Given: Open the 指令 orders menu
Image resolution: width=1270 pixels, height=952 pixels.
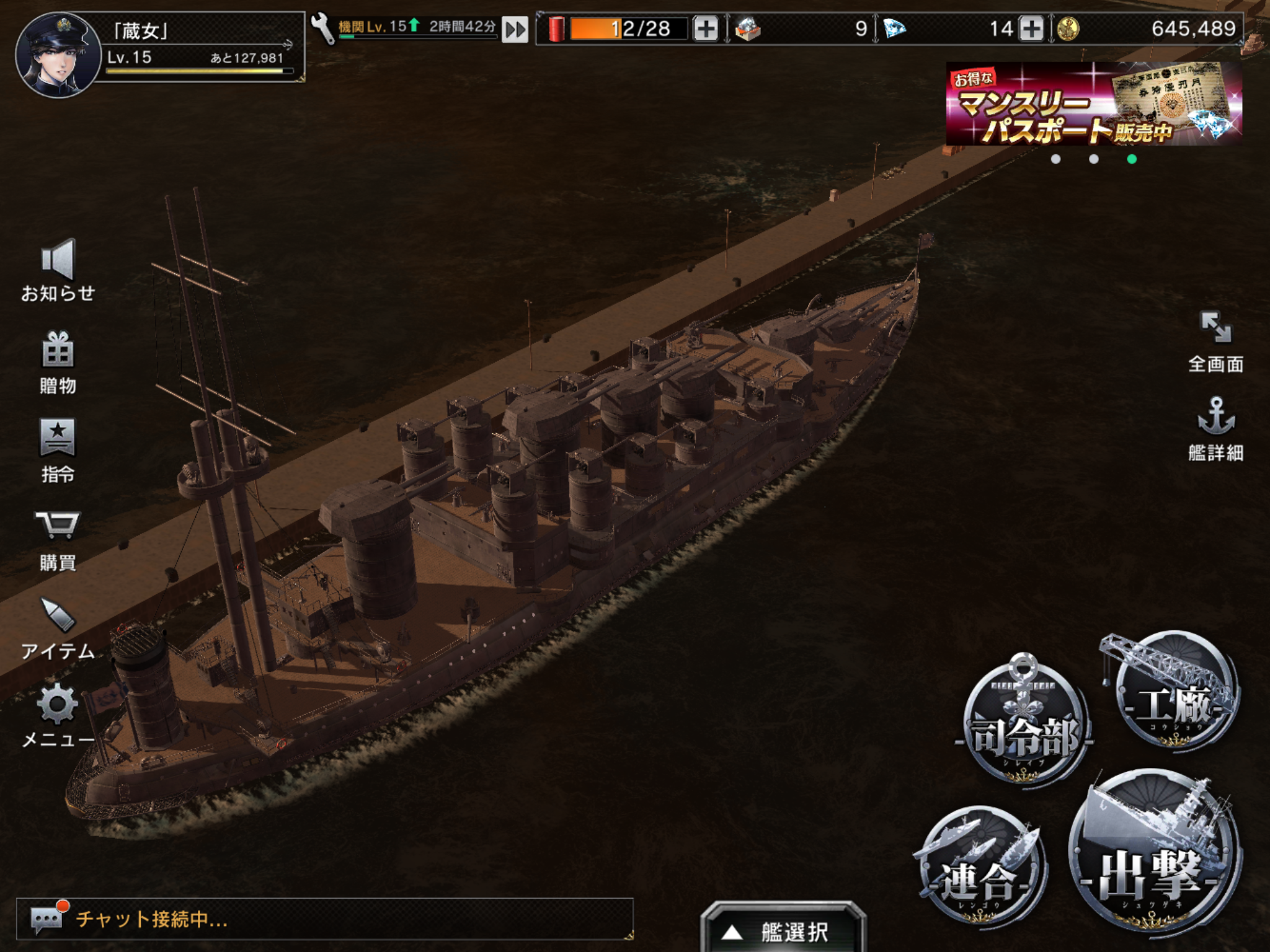Looking at the screenshot, I should coord(58,450).
